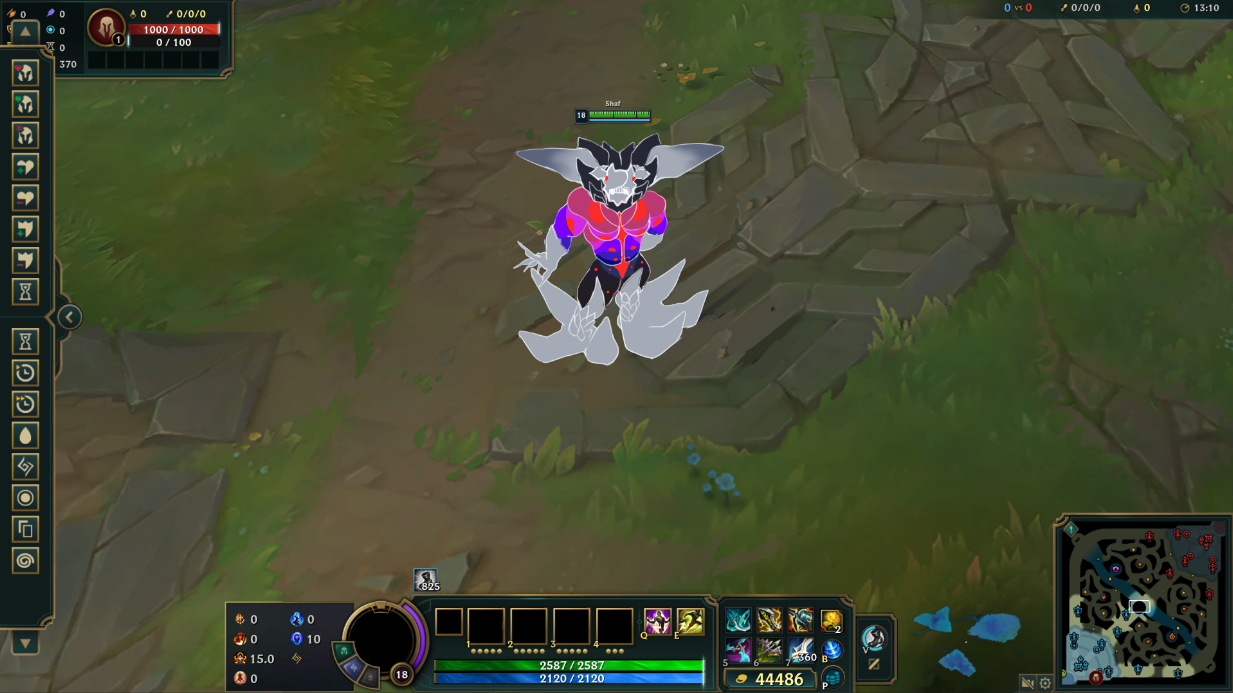Select the red helmet champion portrait

(105, 28)
